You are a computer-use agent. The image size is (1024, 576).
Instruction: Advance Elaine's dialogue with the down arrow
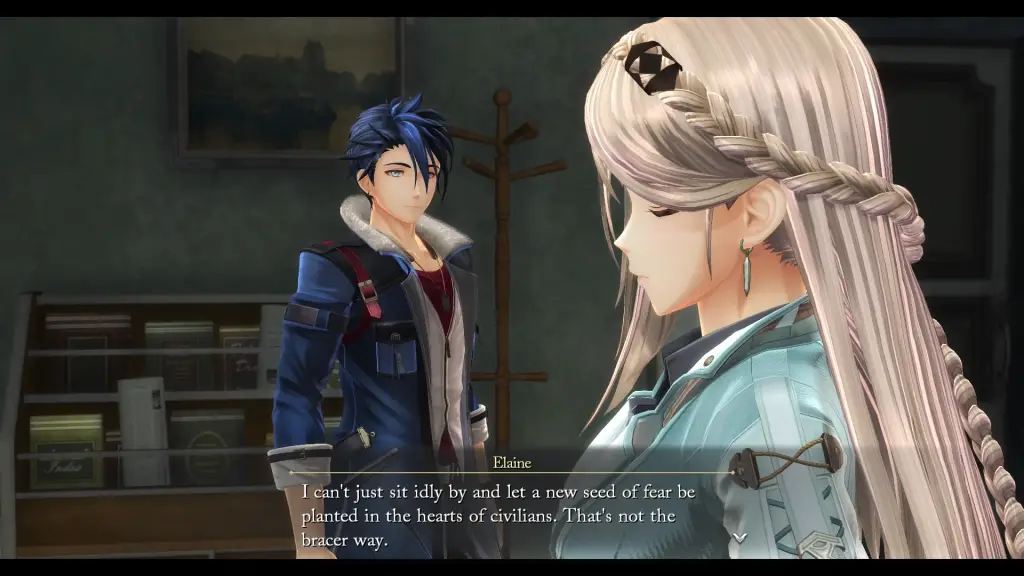pyautogui.click(x=739, y=538)
